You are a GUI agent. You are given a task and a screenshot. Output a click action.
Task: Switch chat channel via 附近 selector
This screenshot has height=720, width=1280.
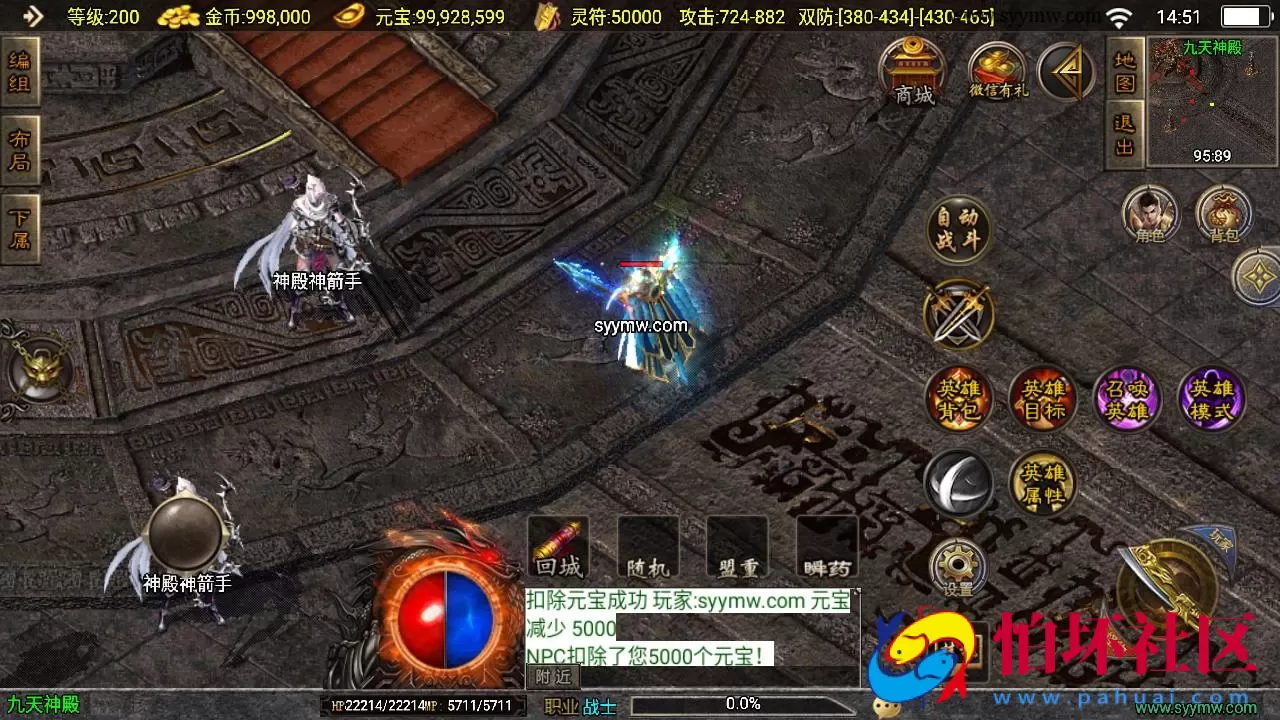[553, 676]
